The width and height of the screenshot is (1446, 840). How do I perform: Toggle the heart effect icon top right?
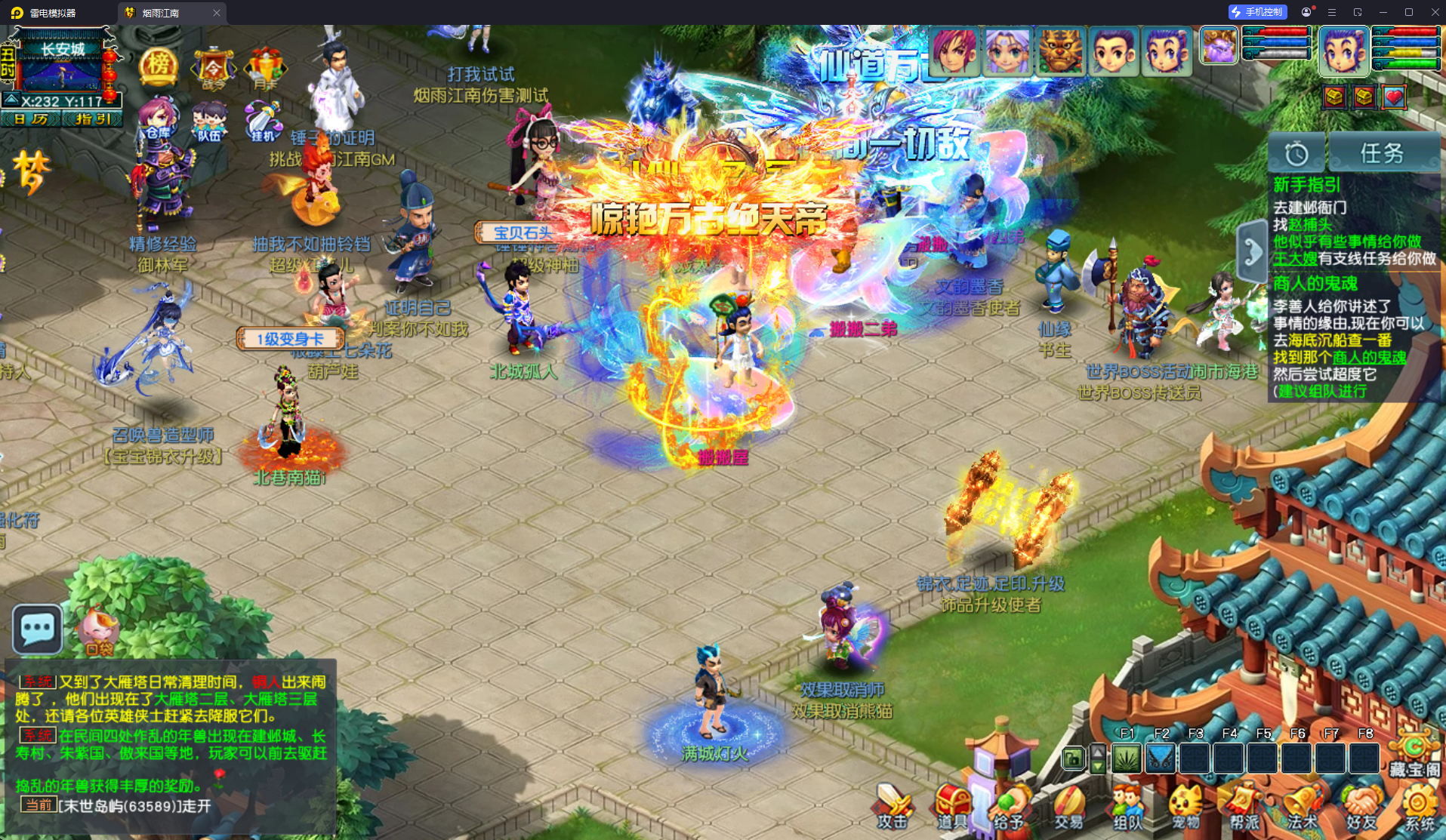click(1393, 97)
